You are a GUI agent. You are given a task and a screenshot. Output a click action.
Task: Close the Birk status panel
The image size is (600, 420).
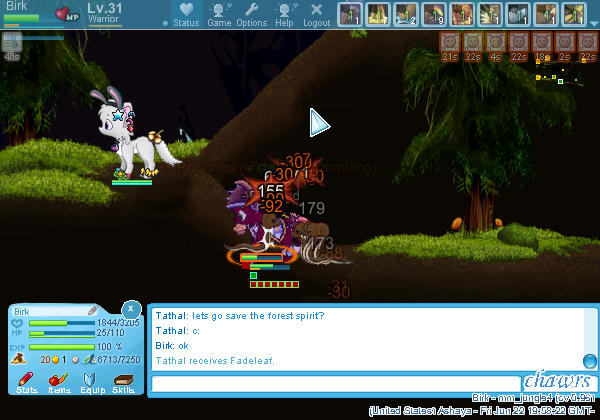point(131,309)
